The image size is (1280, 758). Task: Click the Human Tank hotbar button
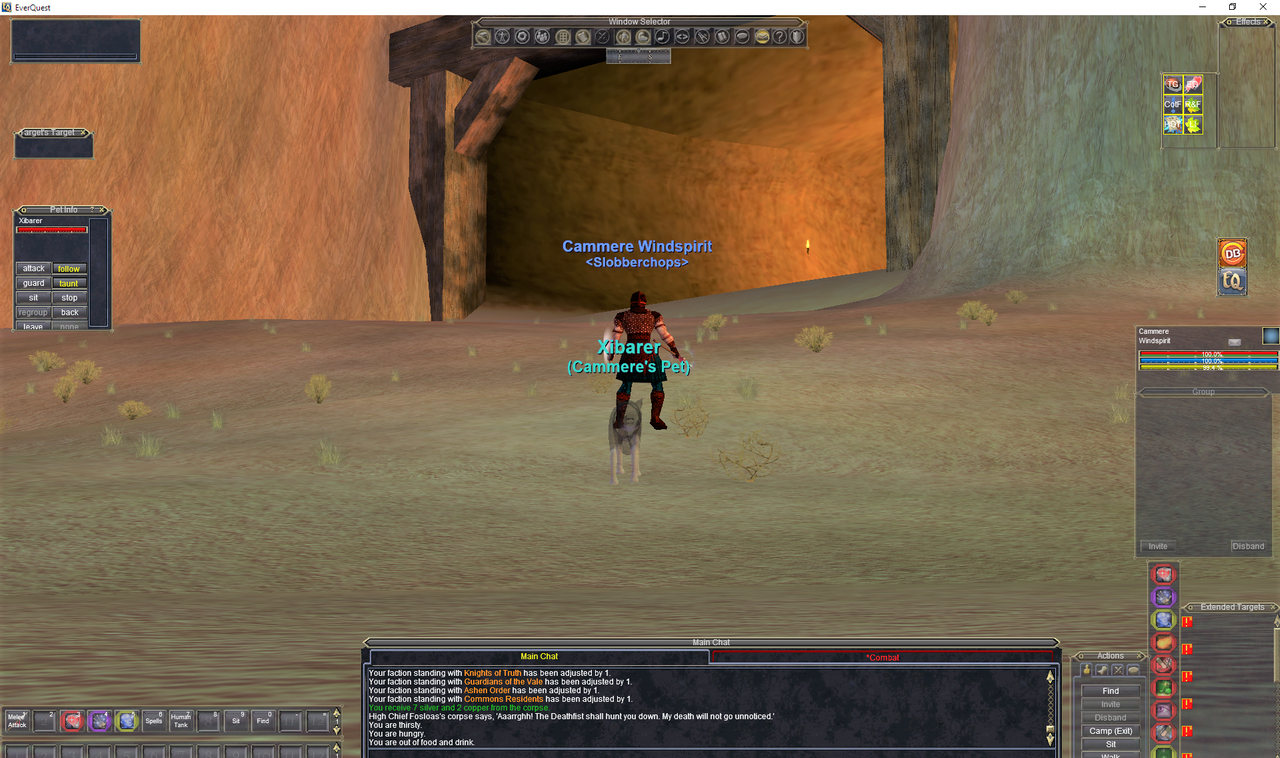180,721
